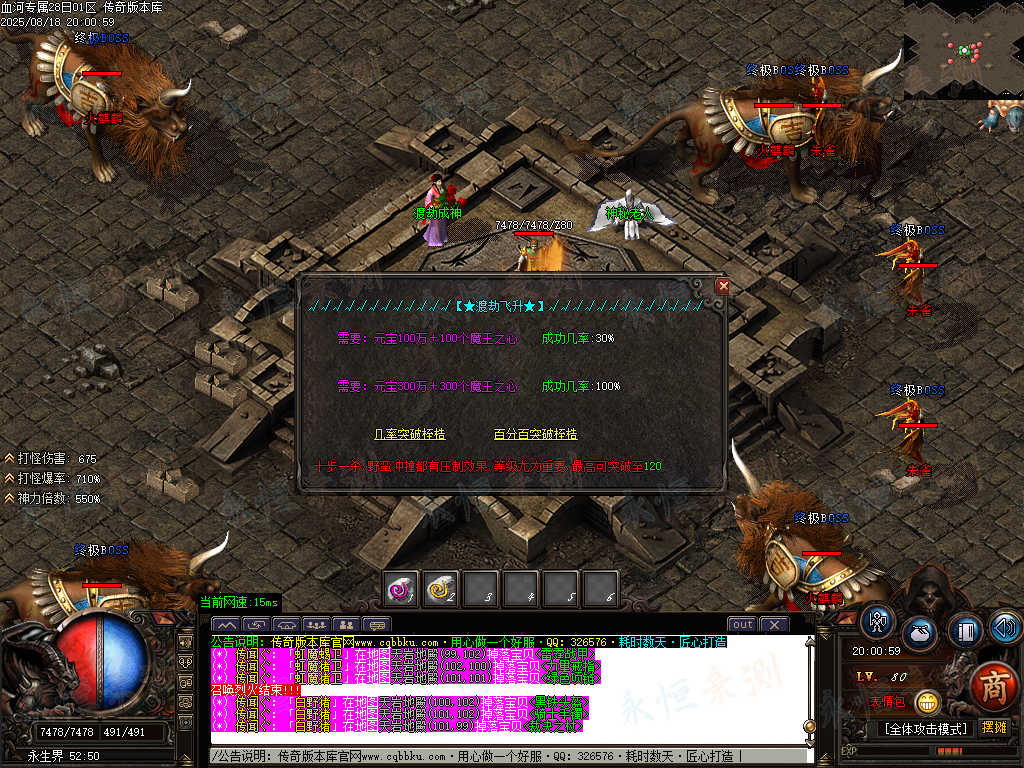The width and height of the screenshot is (1024, 768).
Task: Click the 摆摊 stall button
Action: point(994,728)
